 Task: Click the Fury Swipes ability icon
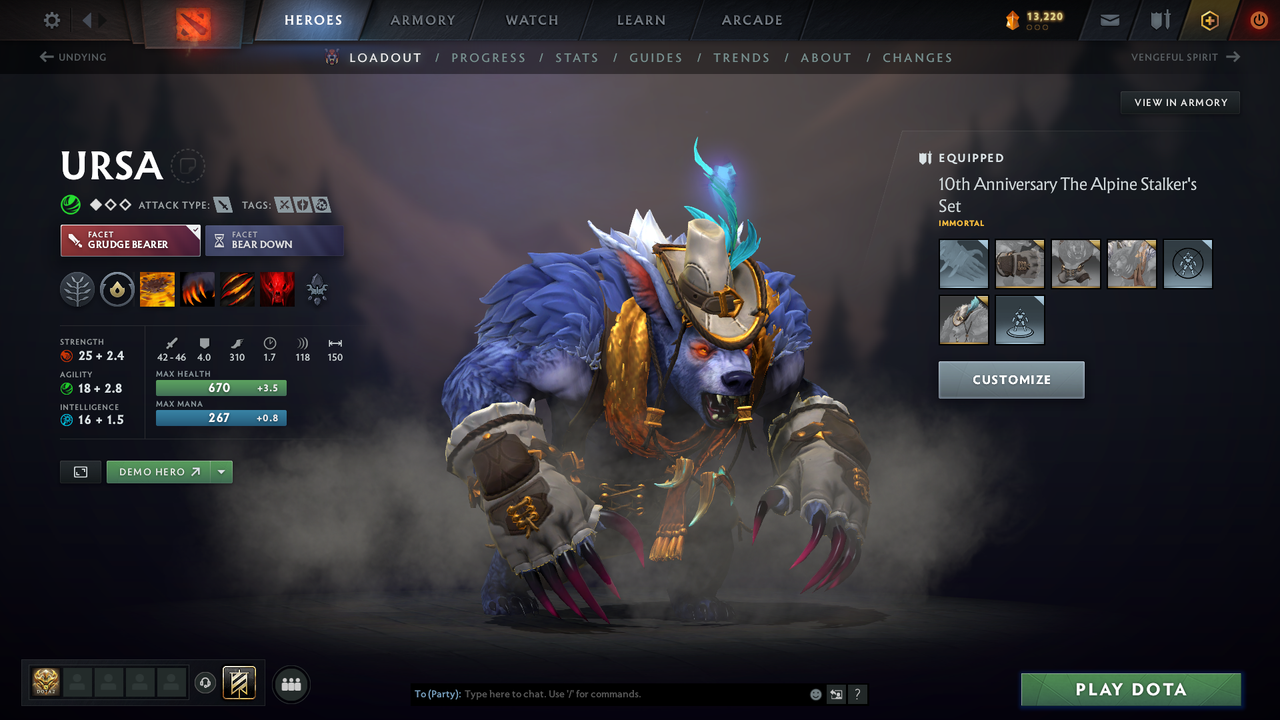237,289
